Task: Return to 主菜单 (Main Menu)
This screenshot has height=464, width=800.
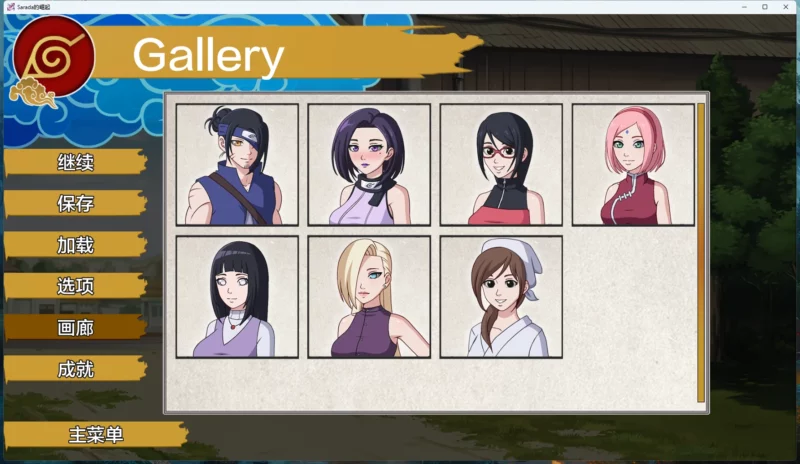Action: [96, 435]
